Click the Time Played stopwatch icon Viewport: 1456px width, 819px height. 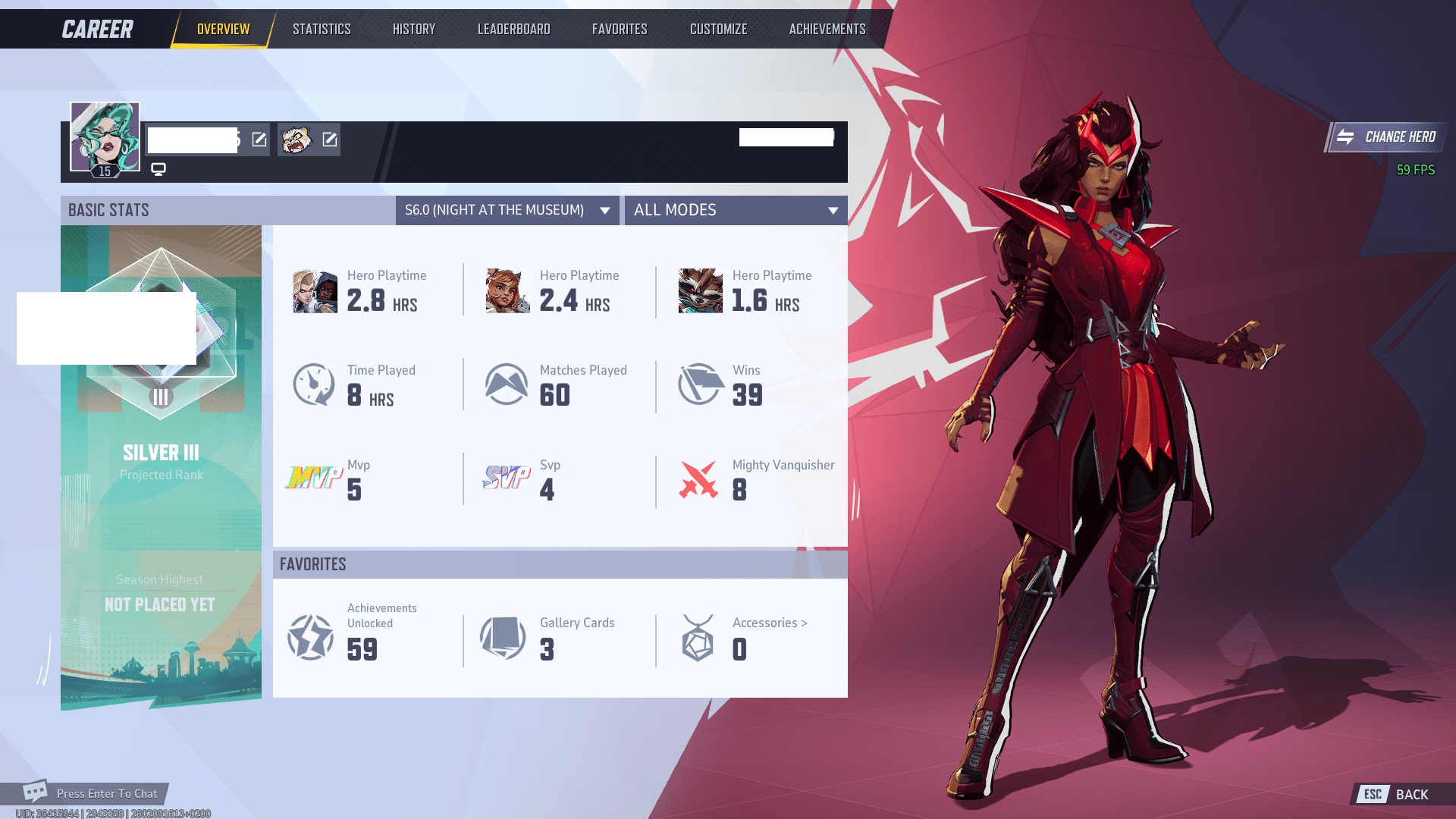pos(314,384)
